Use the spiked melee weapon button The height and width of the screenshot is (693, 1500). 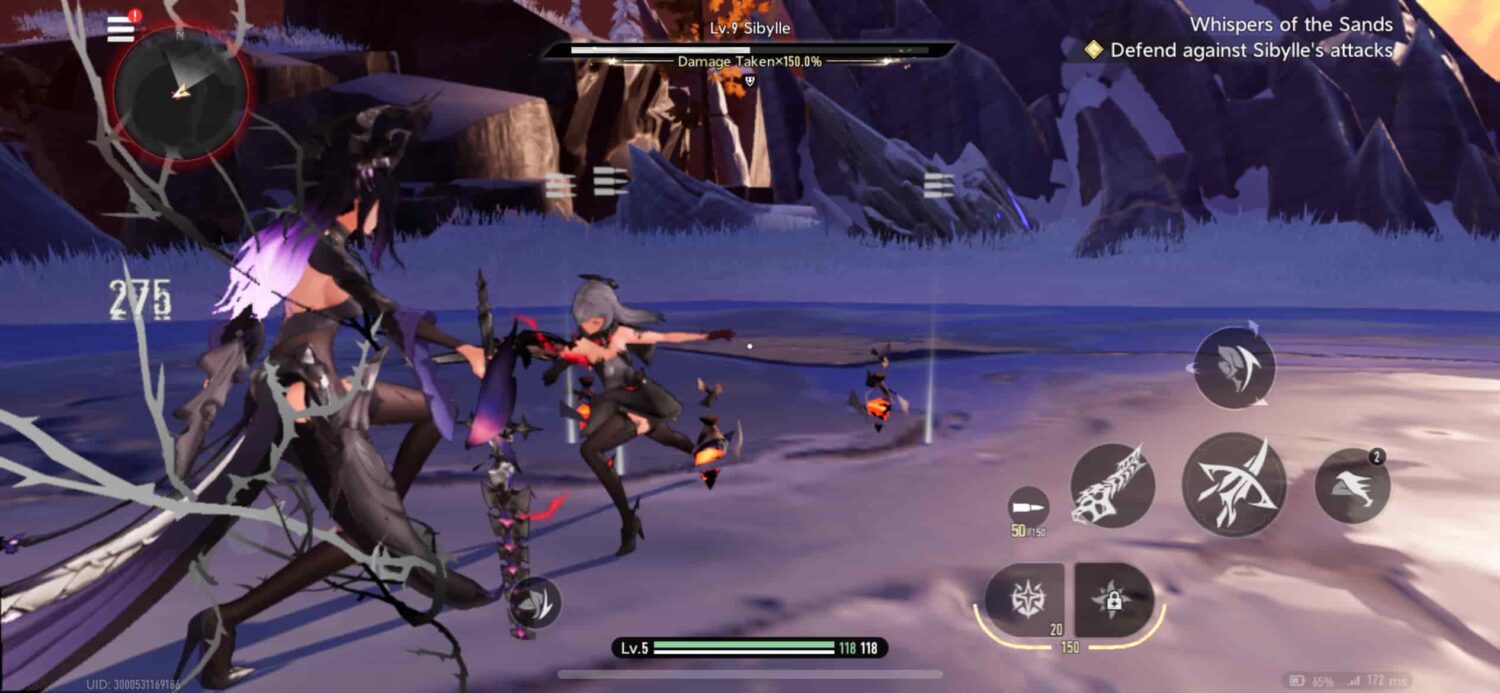1112,486
